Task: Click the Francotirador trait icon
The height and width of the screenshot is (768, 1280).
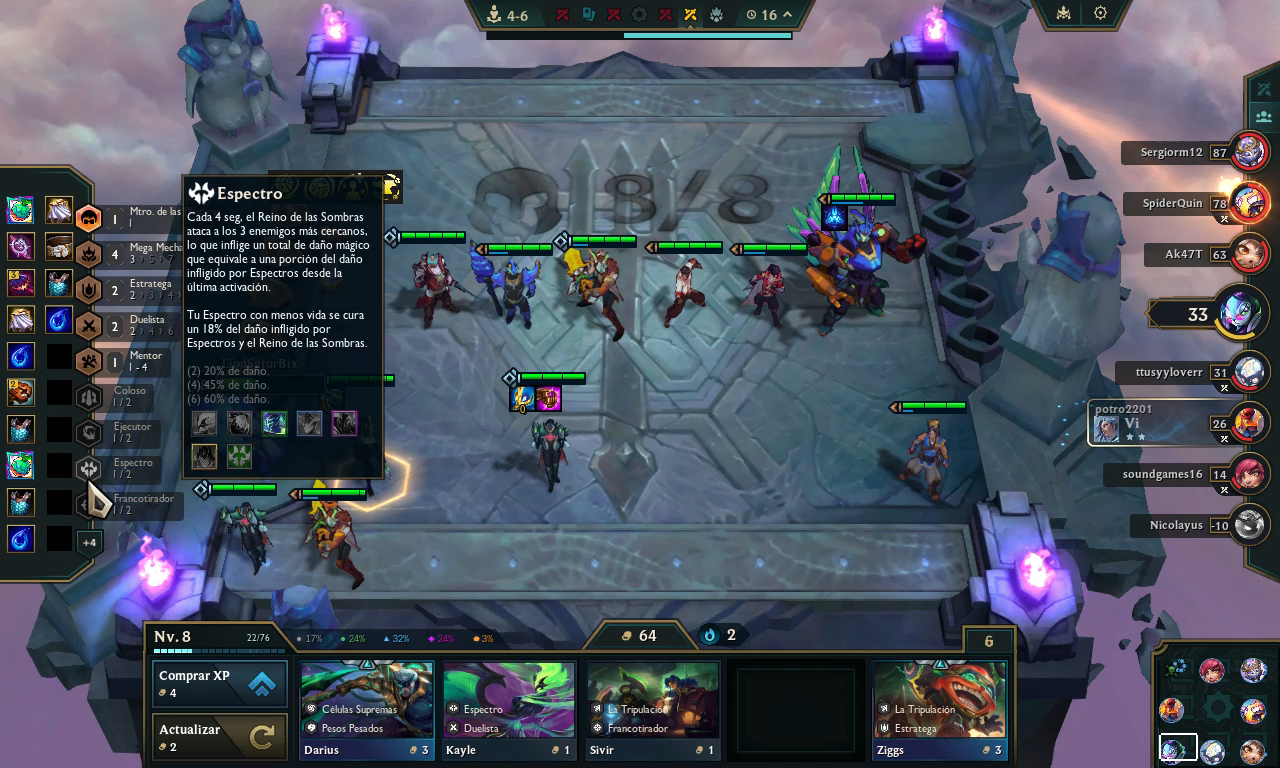Action: (89, 502)
